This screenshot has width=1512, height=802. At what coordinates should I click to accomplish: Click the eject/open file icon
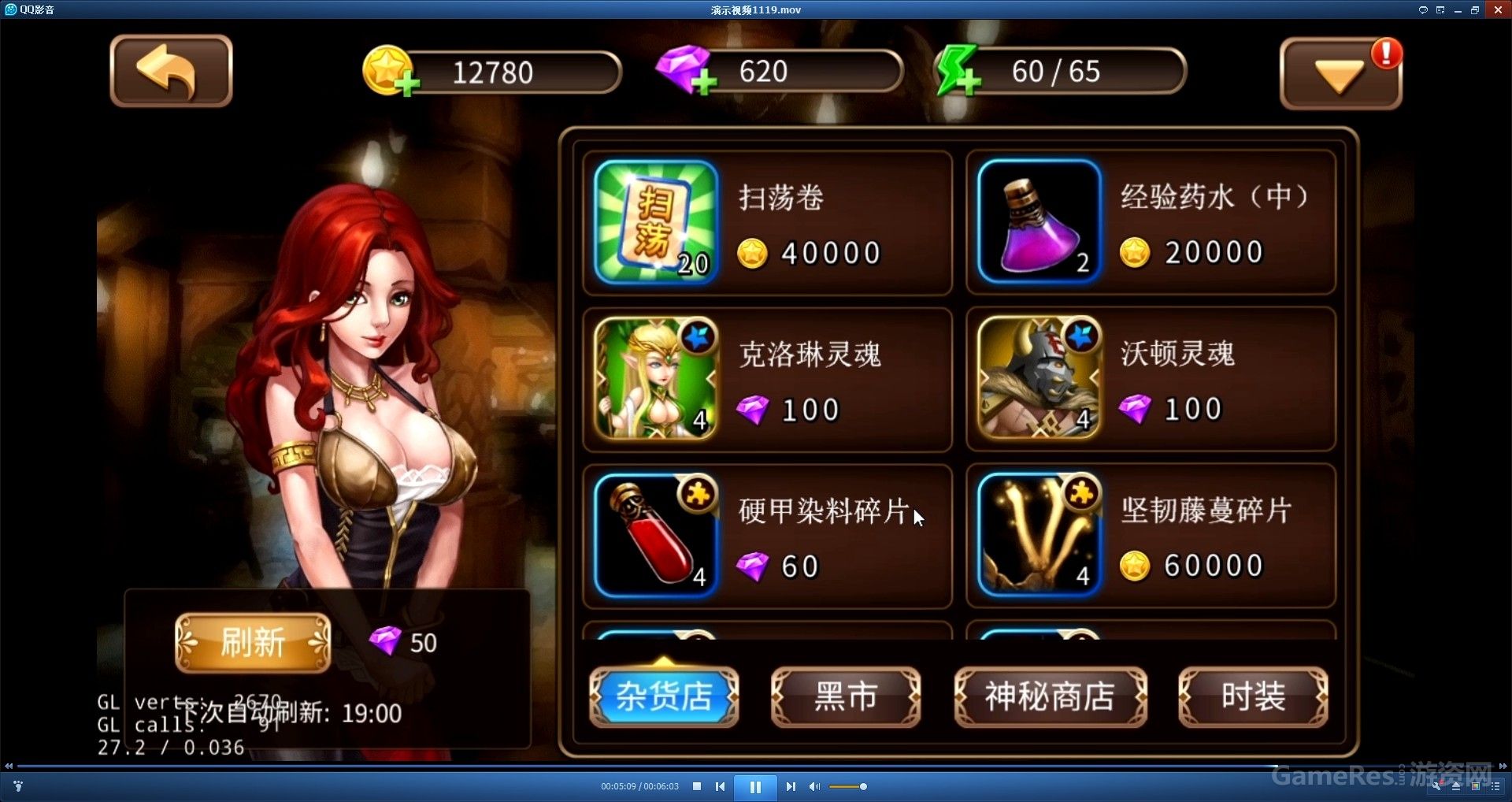(1456, 786)
